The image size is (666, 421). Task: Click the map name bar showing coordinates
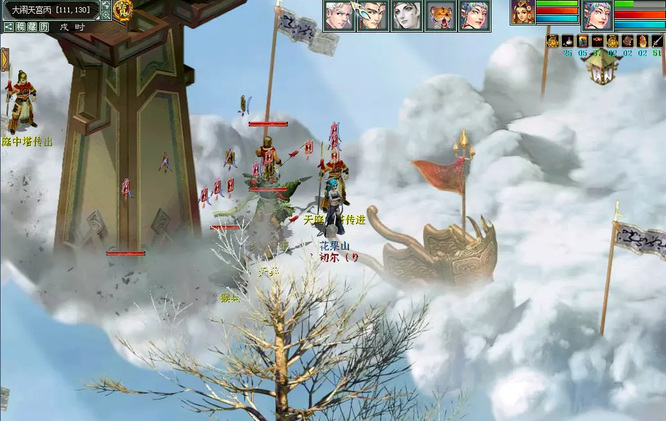point(49,9)
